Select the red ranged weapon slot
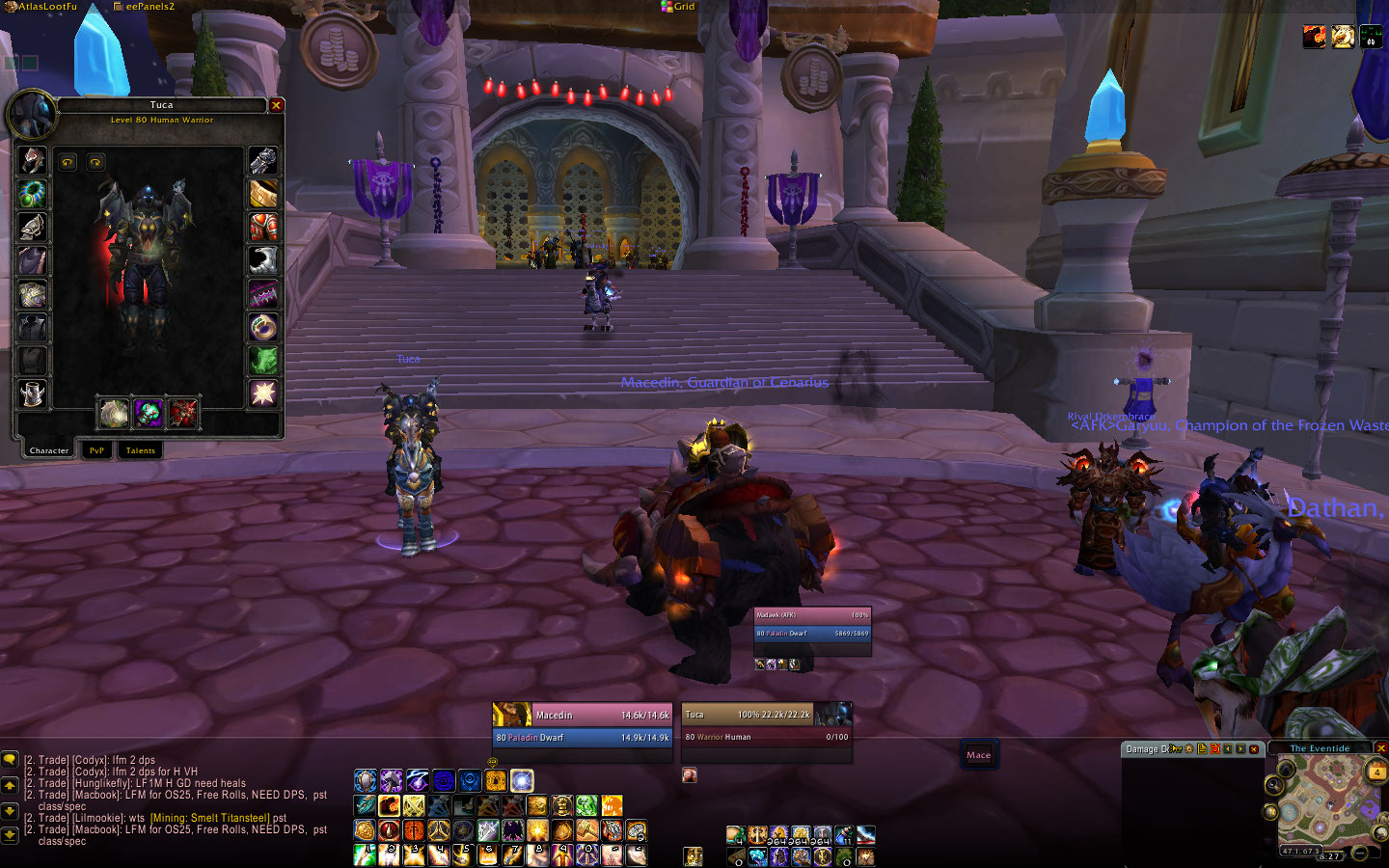This screenshot has width=1389, height=868. coord(182,413)
